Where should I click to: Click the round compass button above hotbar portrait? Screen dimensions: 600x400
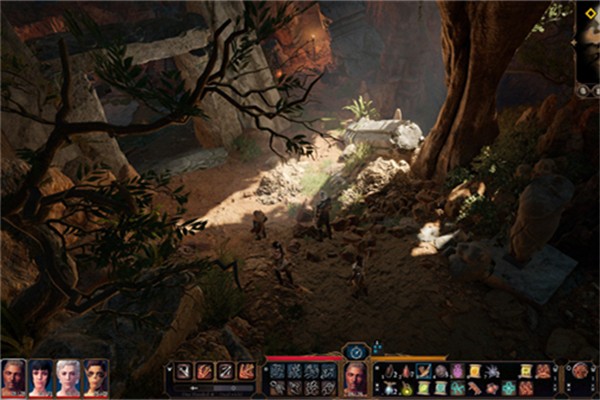355,351
